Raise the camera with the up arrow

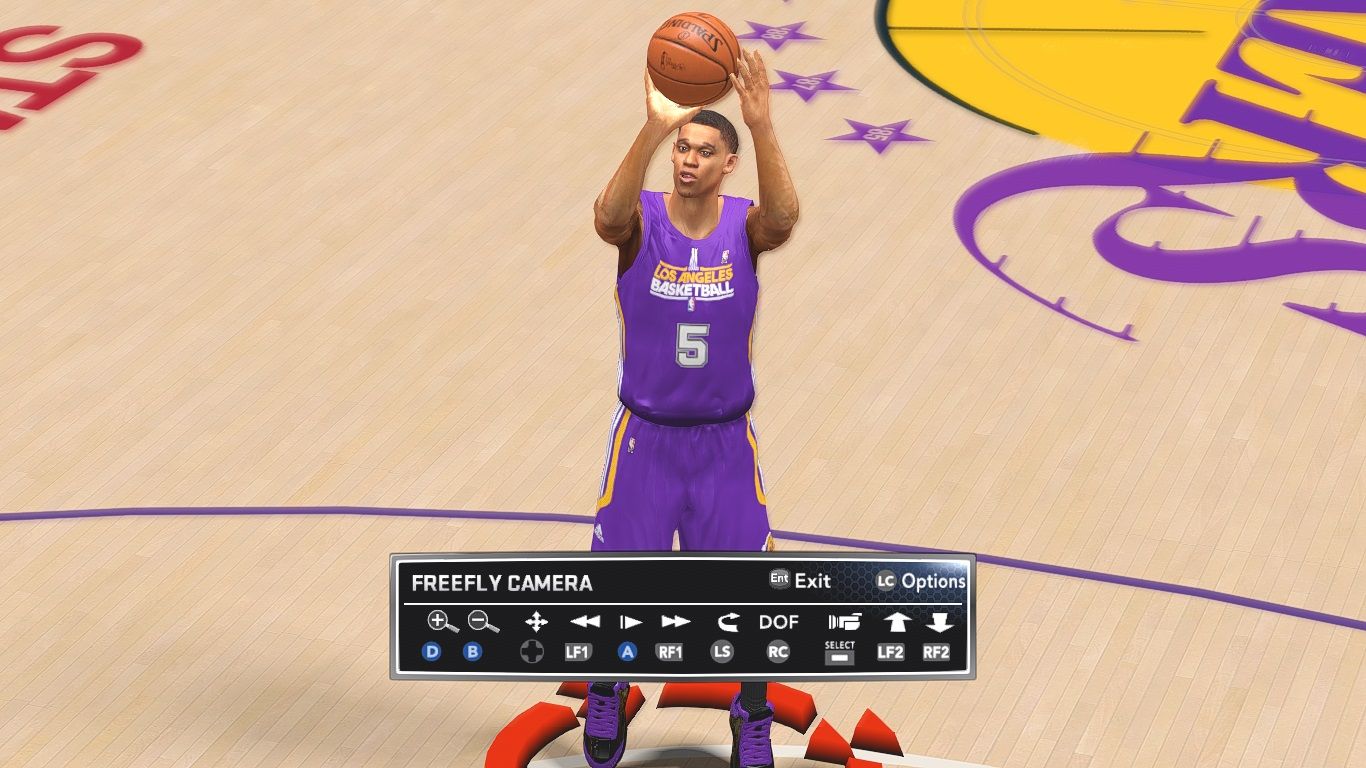click(894, 622)
